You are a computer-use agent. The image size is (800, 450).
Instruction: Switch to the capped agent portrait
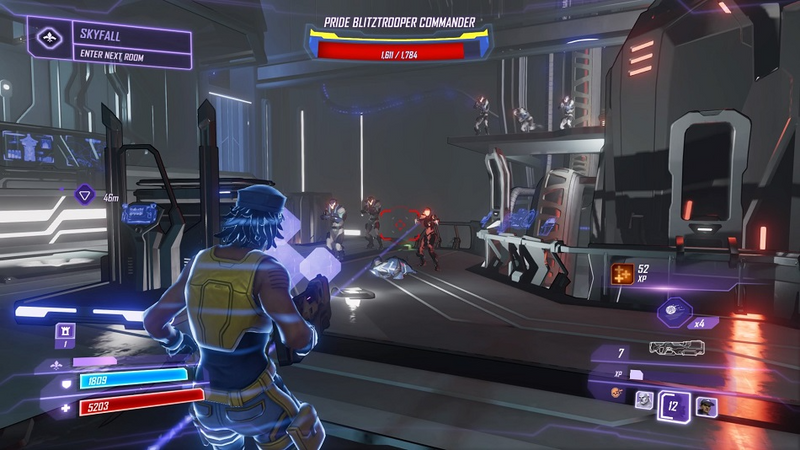coord(706,406)
